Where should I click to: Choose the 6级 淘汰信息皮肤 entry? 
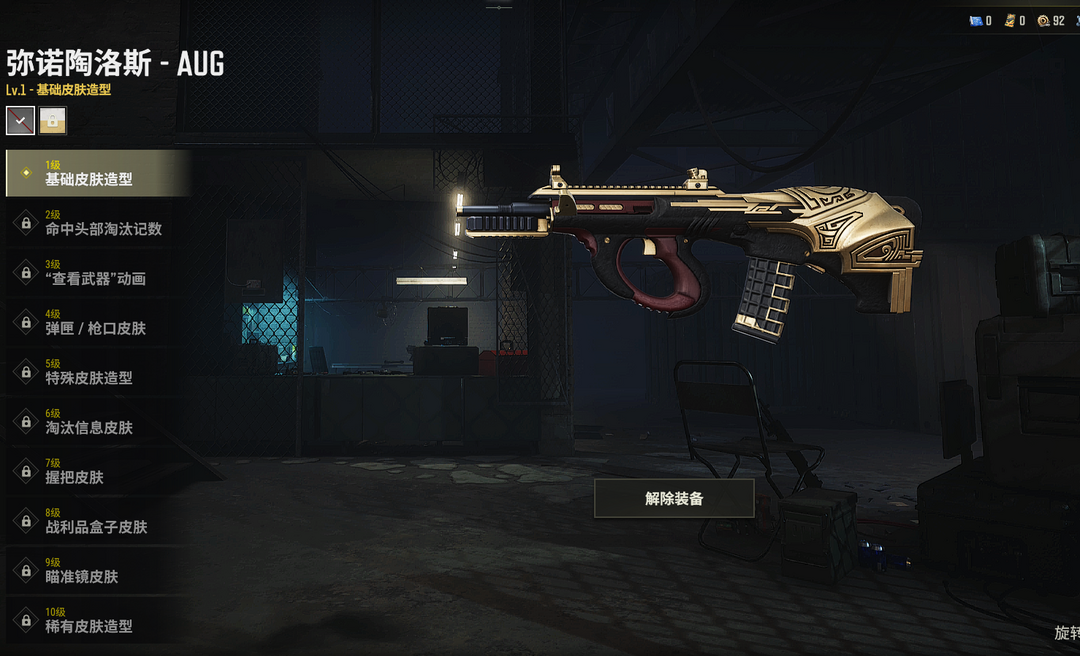pos(97,421)
